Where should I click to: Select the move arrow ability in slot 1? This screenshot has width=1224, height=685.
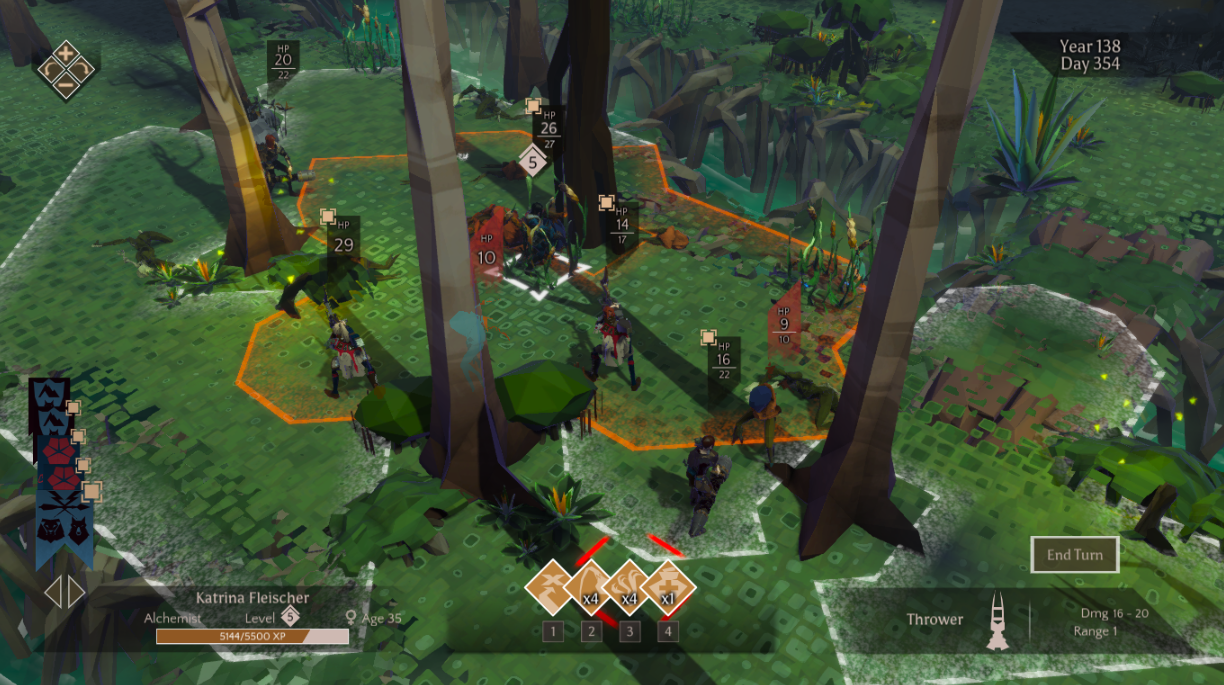pos(553,587)
